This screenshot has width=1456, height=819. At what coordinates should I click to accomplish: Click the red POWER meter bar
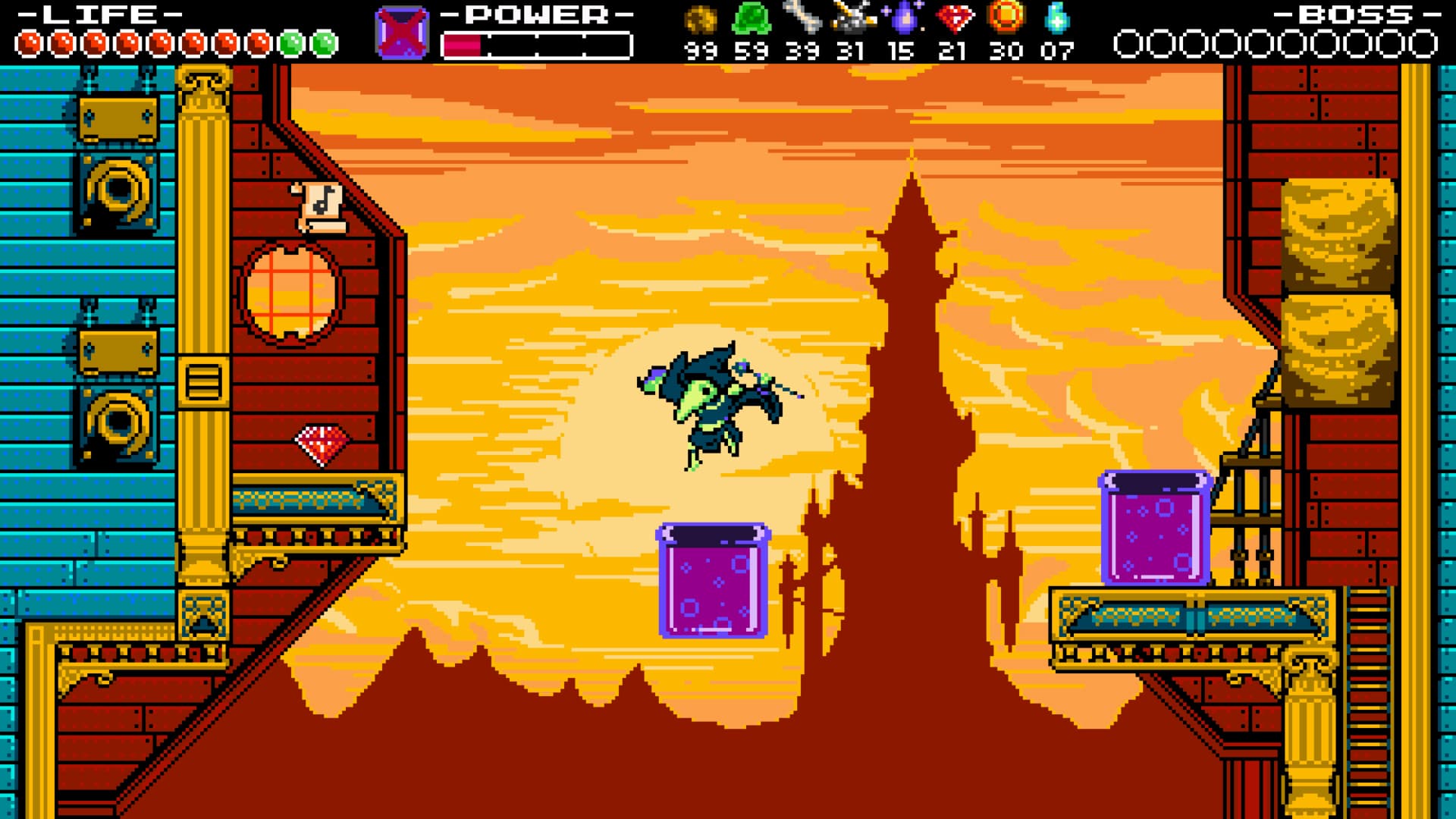tap(463, 43)
